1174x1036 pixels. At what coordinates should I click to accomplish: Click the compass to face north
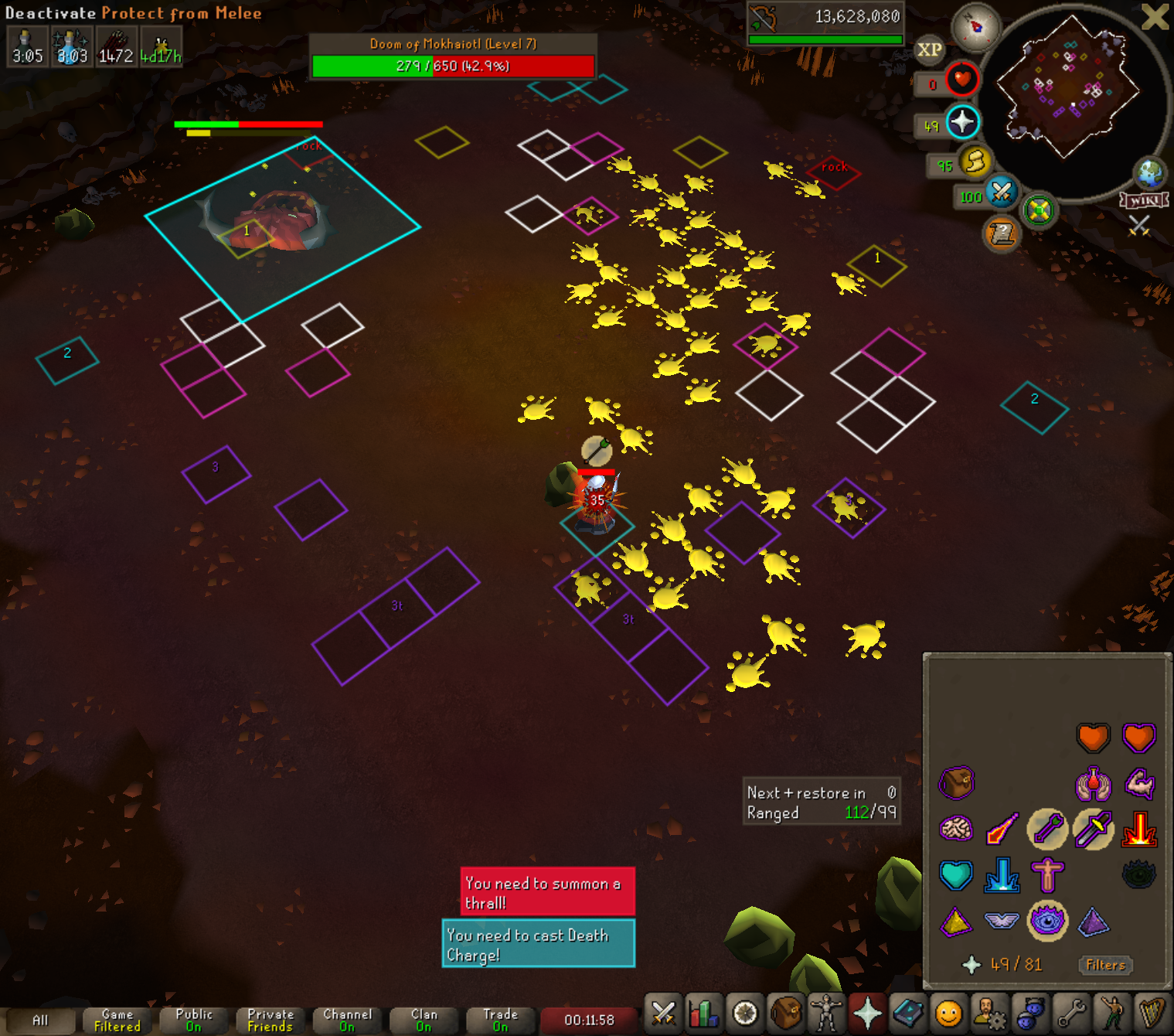point(975,27)
